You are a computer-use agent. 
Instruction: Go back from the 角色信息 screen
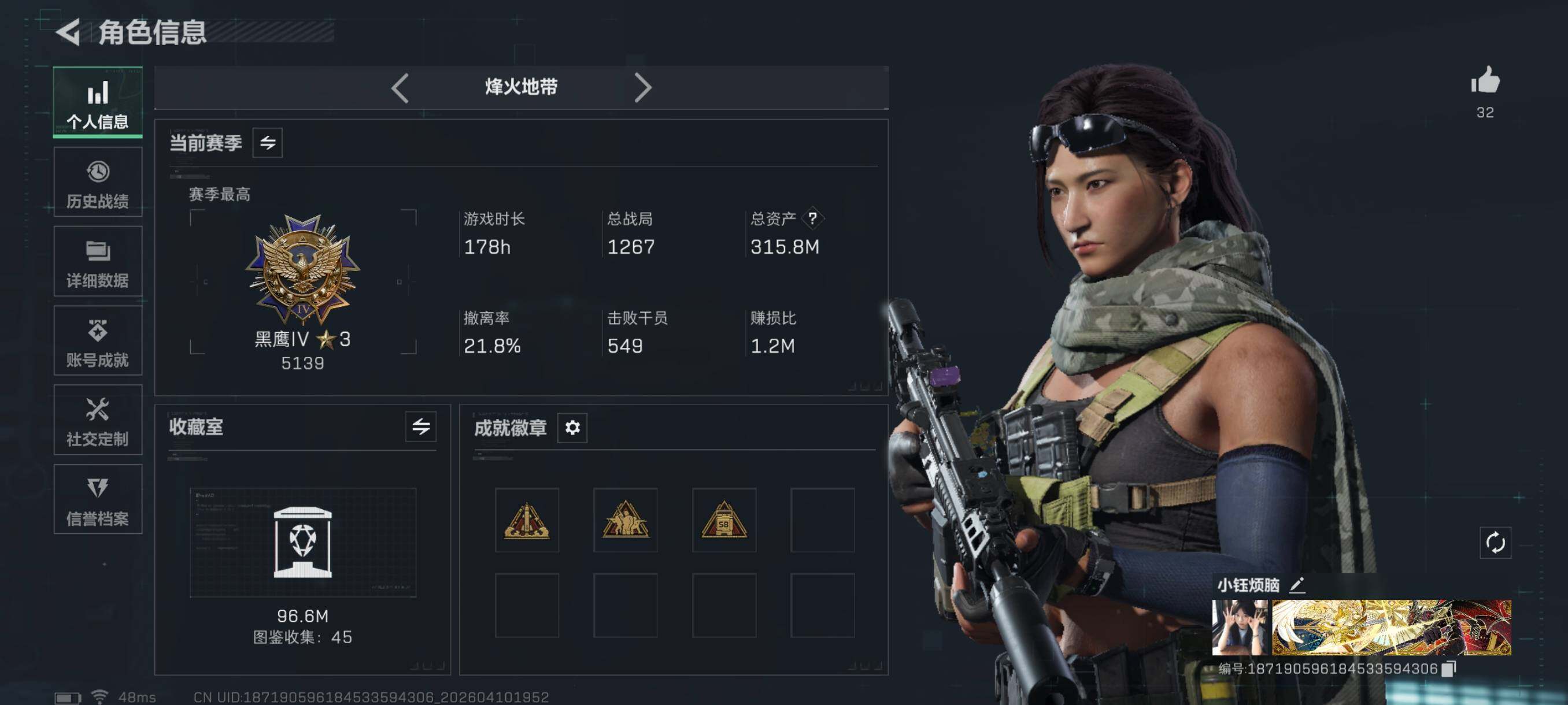pyautogui.click(x=68, y=32)
